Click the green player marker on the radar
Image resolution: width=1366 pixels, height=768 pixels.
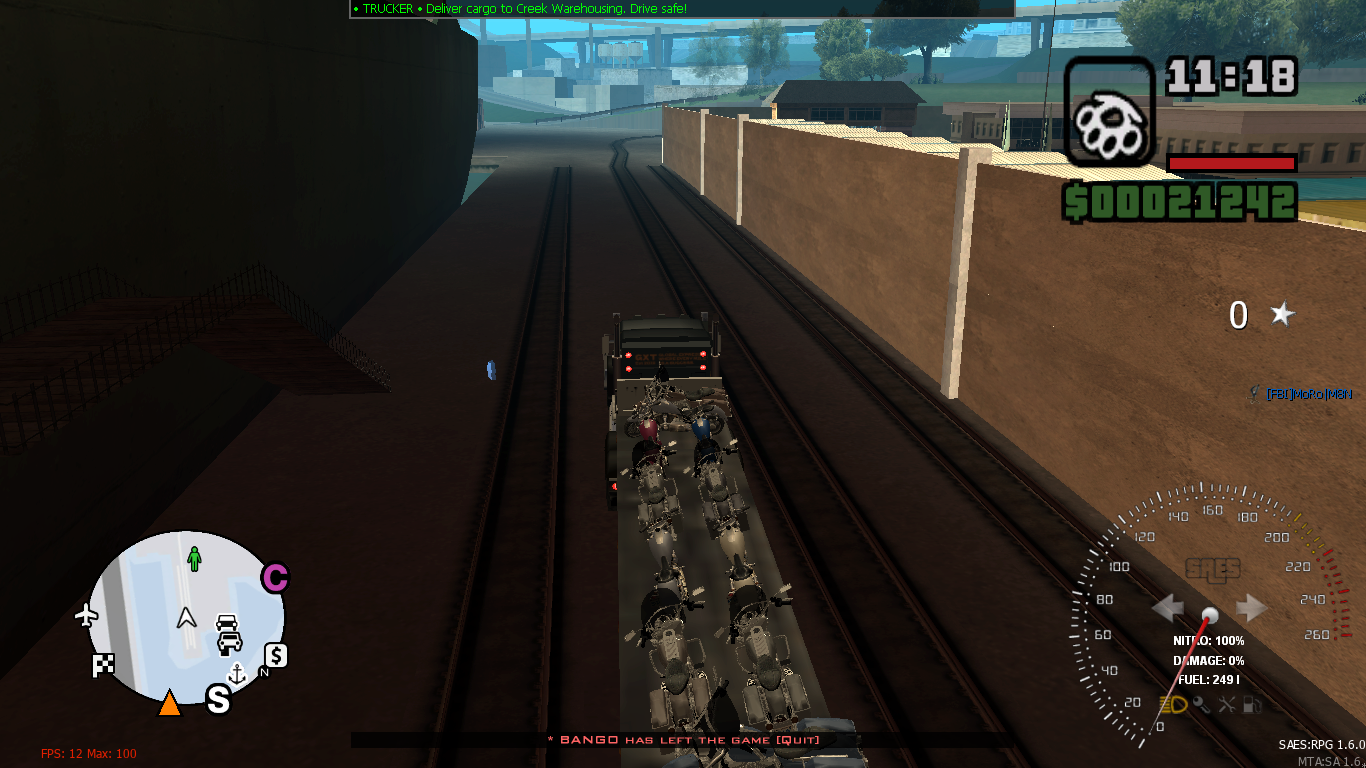[193, 558]
